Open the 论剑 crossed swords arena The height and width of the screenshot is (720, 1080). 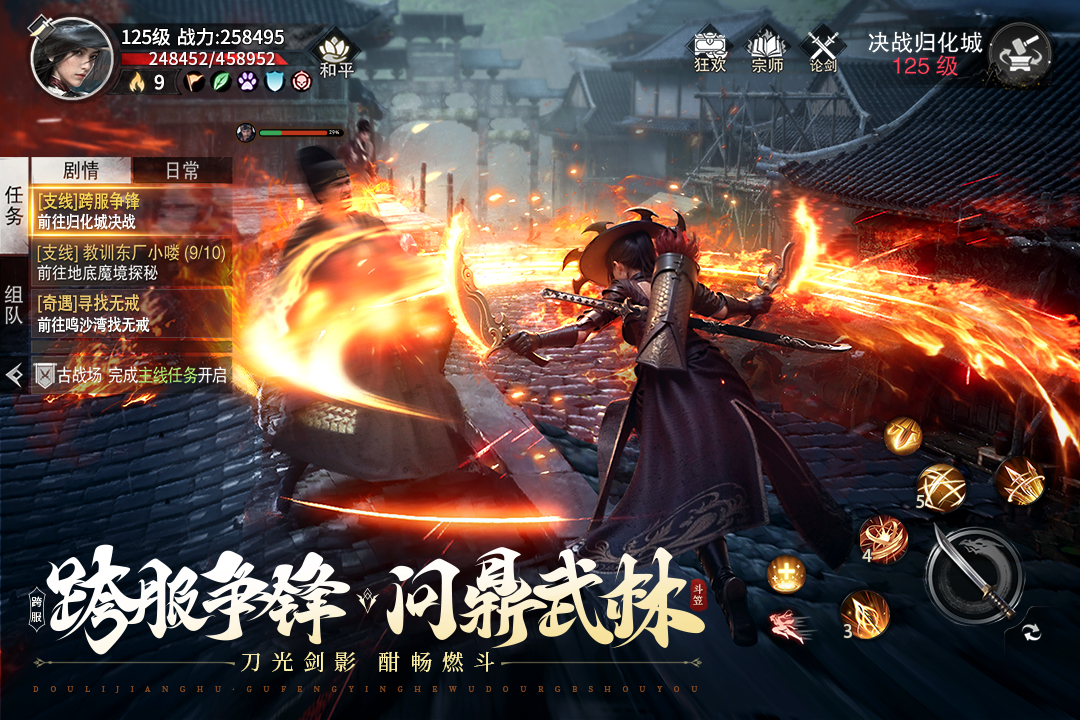(823, 48)
